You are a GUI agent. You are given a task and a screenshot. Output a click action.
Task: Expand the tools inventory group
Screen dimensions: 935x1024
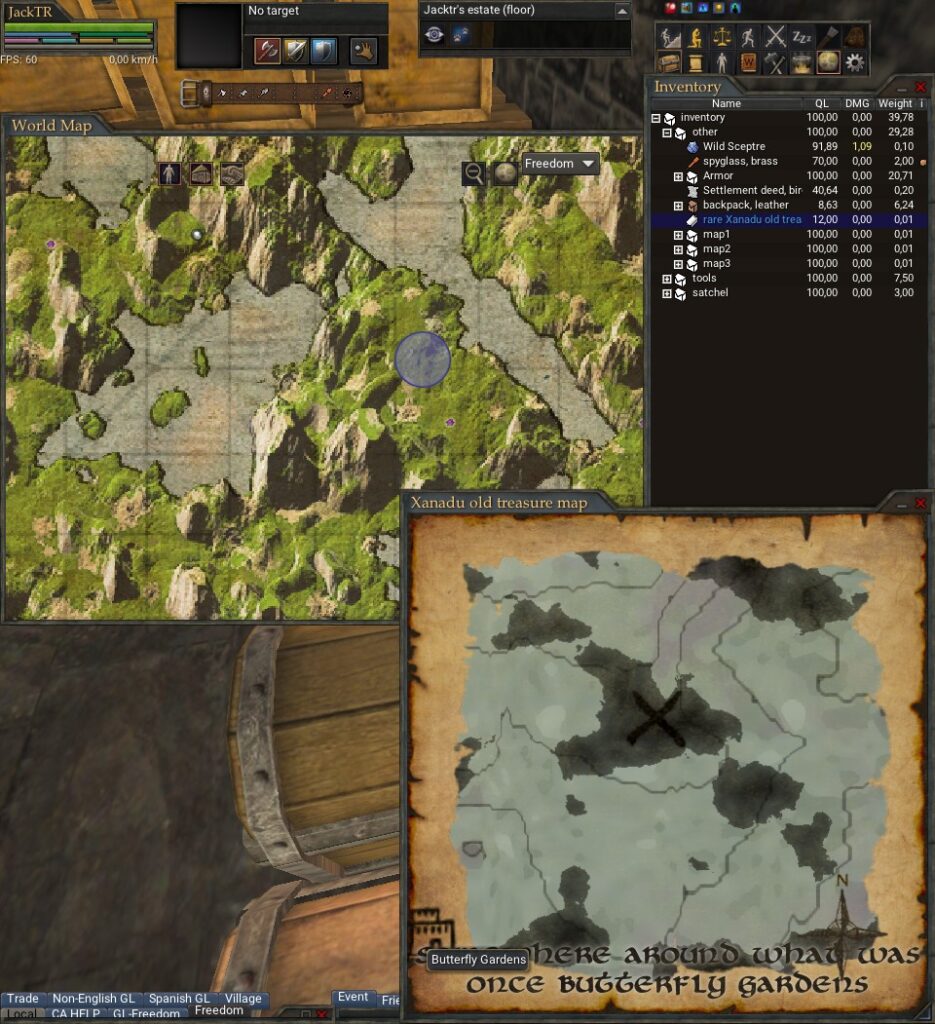click(x=667, y=279)
